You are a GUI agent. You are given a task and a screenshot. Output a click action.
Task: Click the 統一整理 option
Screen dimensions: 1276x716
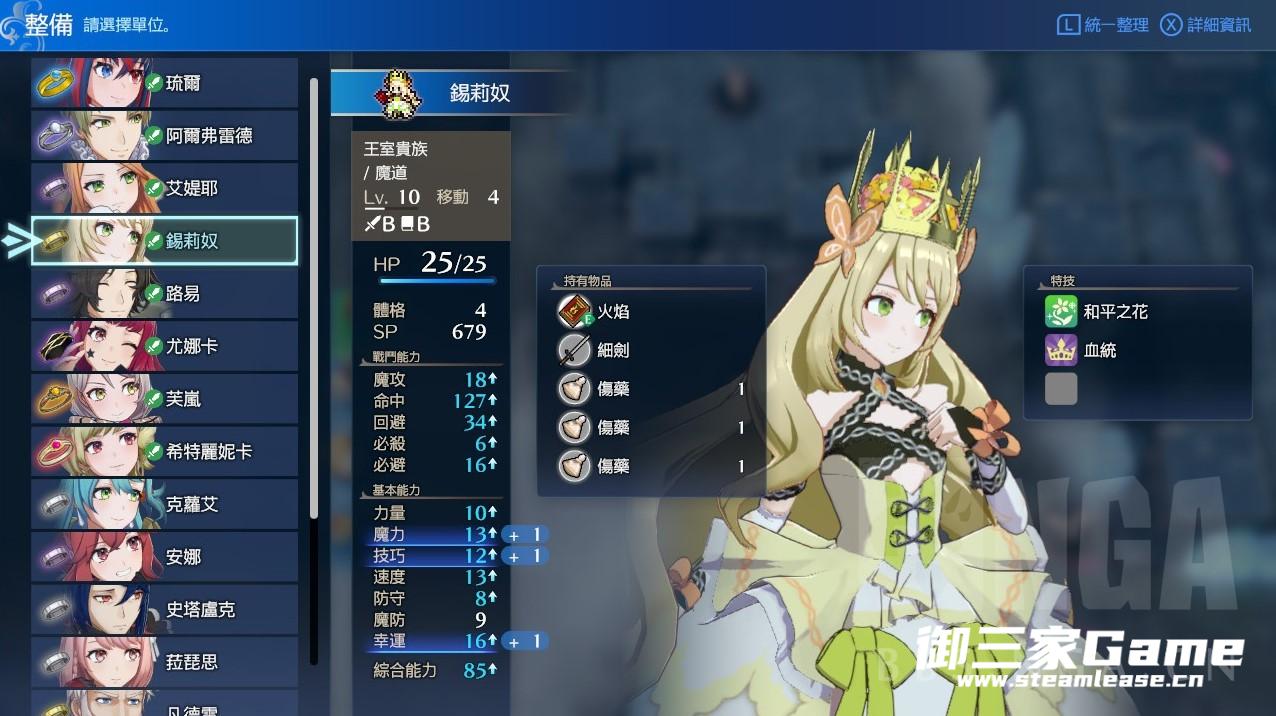[1103, 25]
